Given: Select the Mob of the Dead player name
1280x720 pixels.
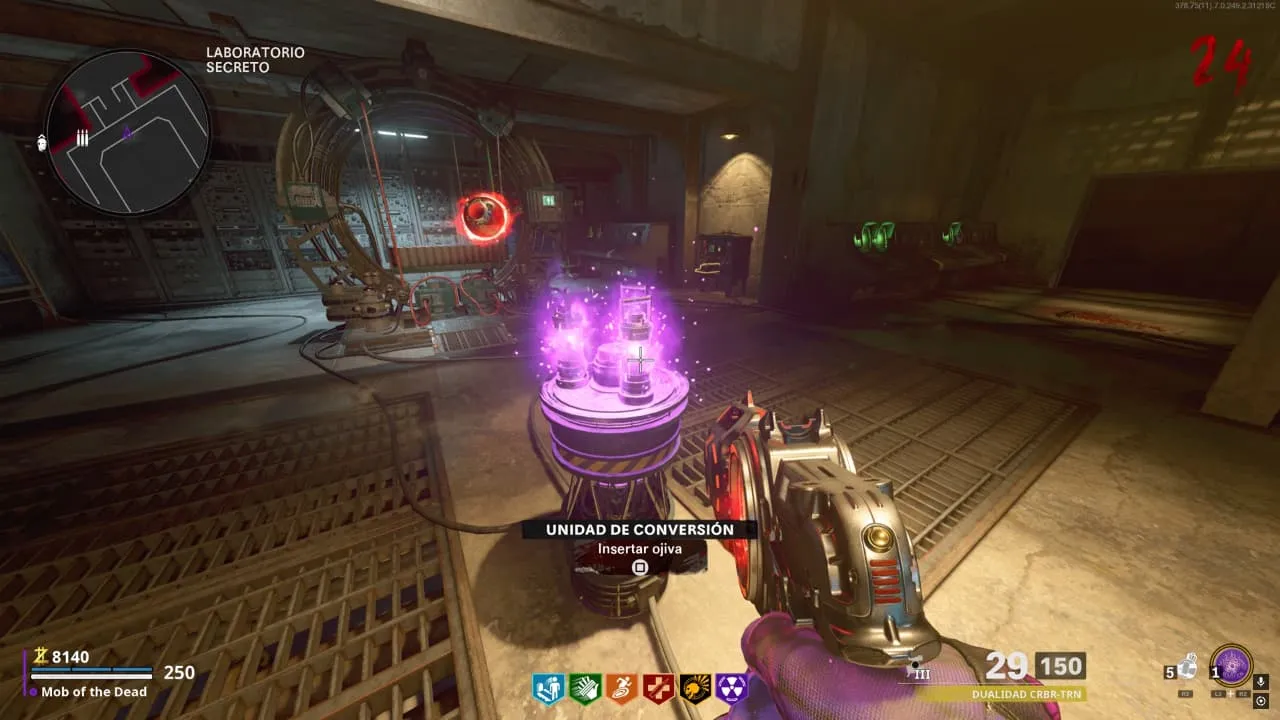Looking at the screenshot, I should pyautogui.click(x=94, y=692).
